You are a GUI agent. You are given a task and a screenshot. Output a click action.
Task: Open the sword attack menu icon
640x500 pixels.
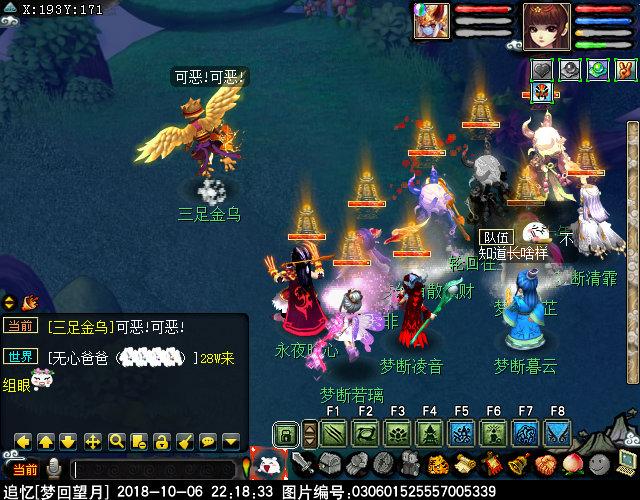(x=303, y=464)
